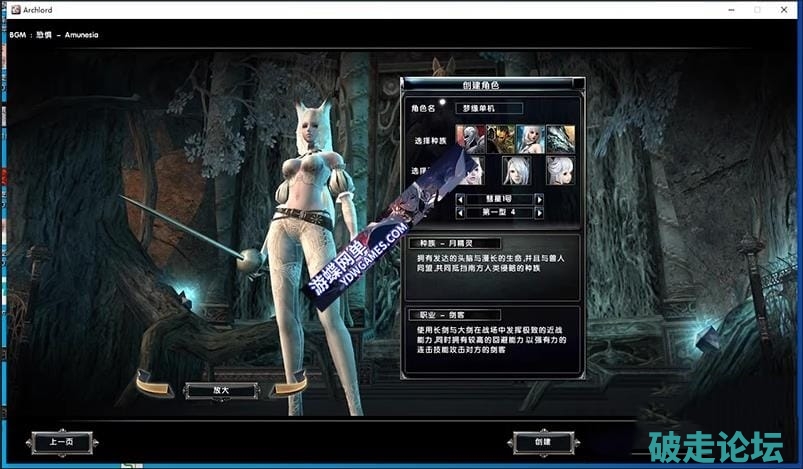Zoom in with the 放大 button
Screen dimensions: 803x469
point(219,390)
